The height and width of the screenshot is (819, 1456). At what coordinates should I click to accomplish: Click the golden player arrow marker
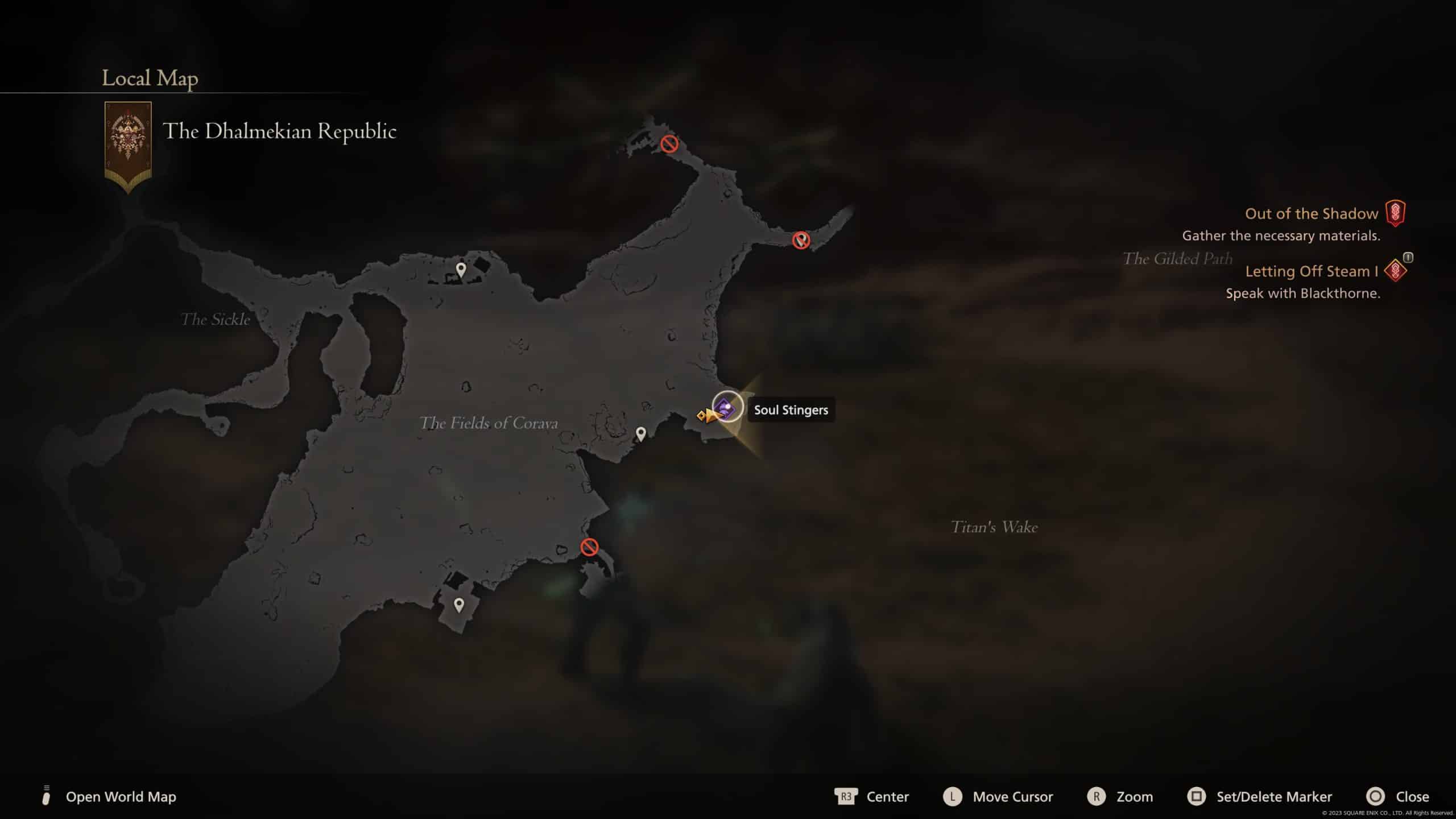coord(709,416)
